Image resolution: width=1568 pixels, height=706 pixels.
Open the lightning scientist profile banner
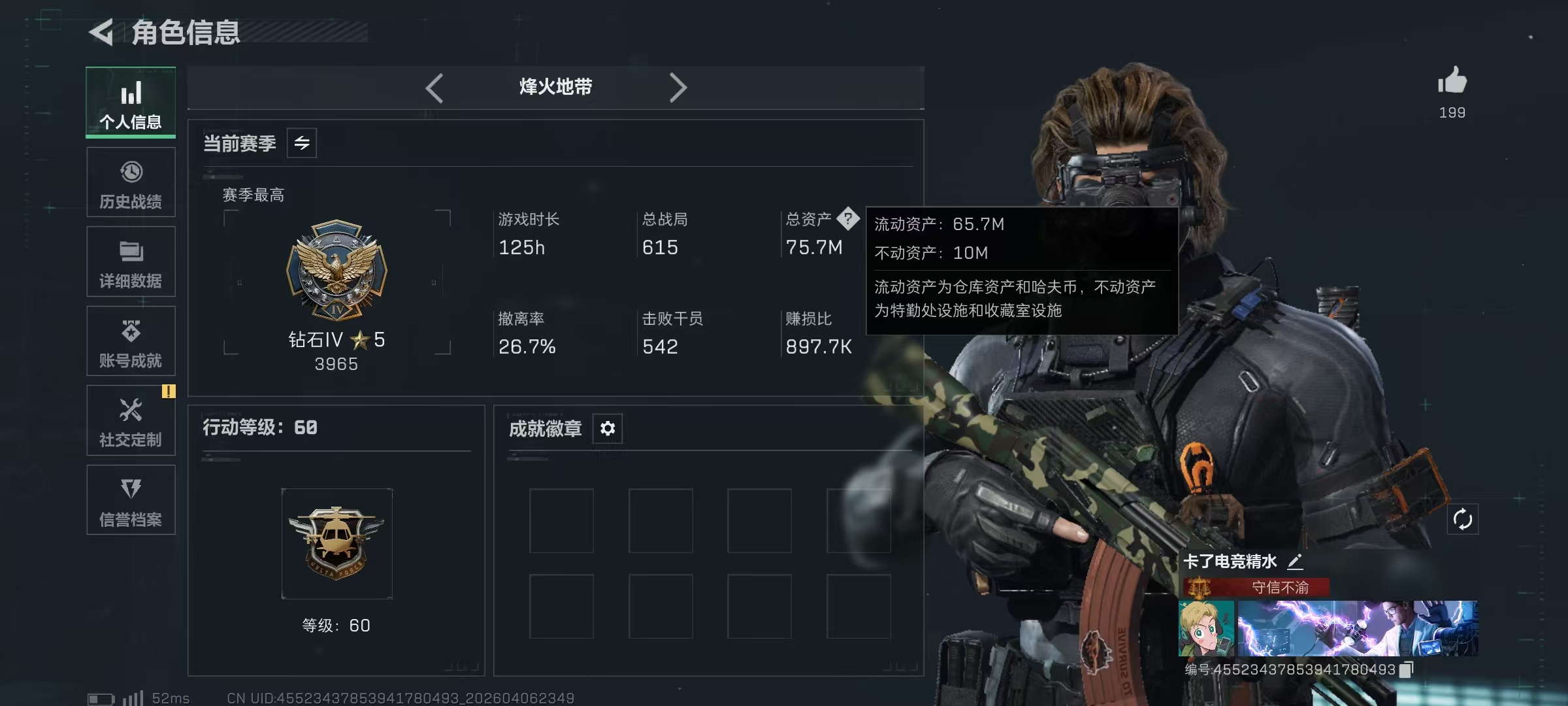1358,628
